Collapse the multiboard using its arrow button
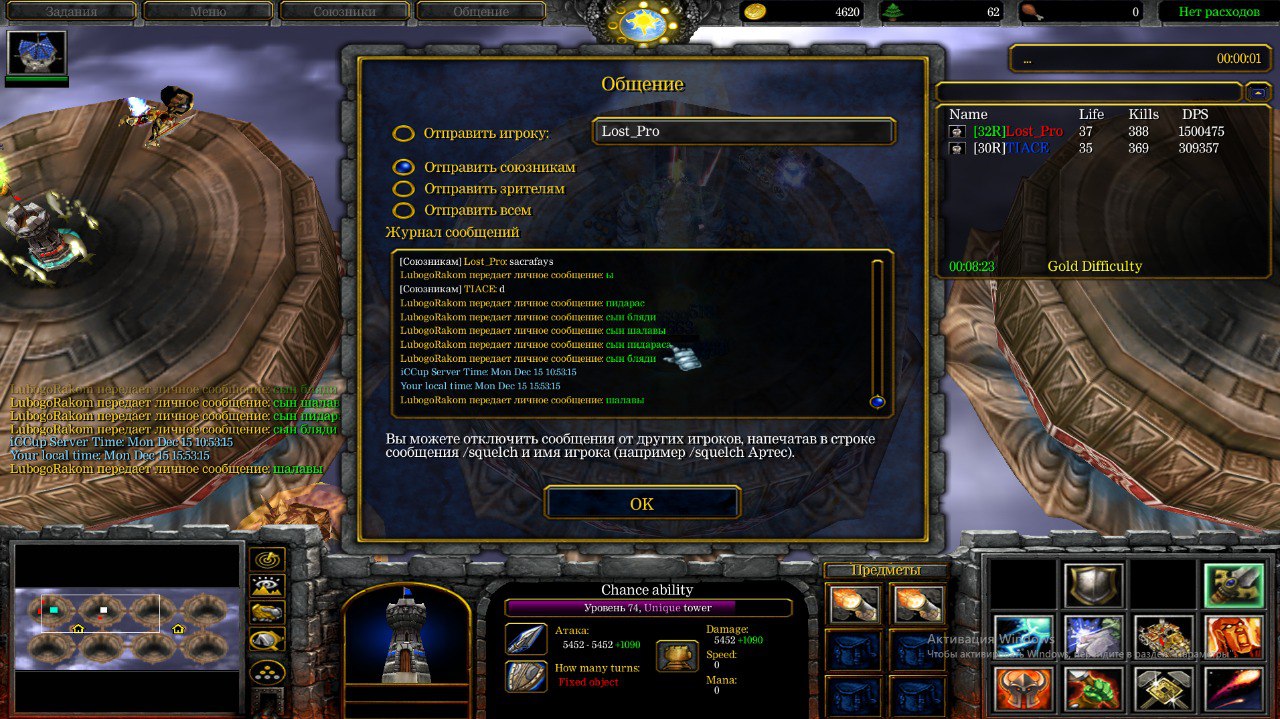The image size is (1280, 719). (1256, 92)
